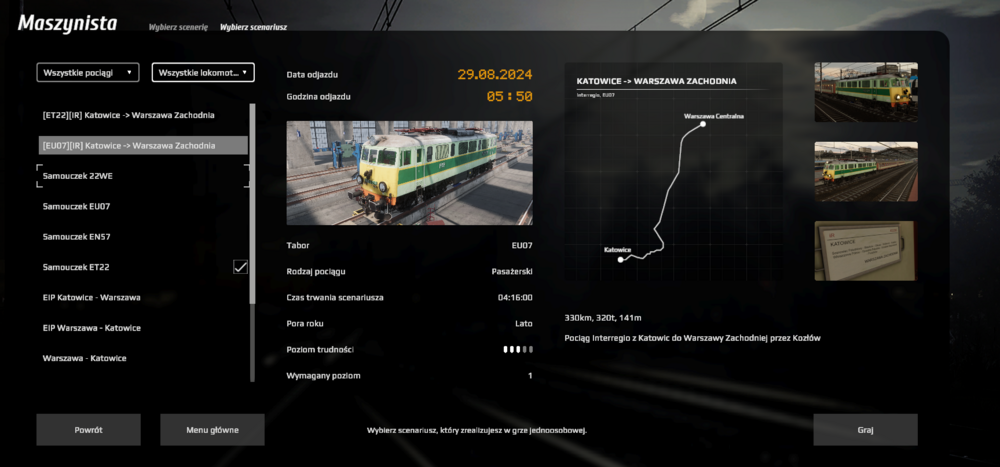The height and width of the screenshot is (467, 1000).
Task: Open the Wszystkie pociągi dropdown
Action: click(x=88, y=72)
